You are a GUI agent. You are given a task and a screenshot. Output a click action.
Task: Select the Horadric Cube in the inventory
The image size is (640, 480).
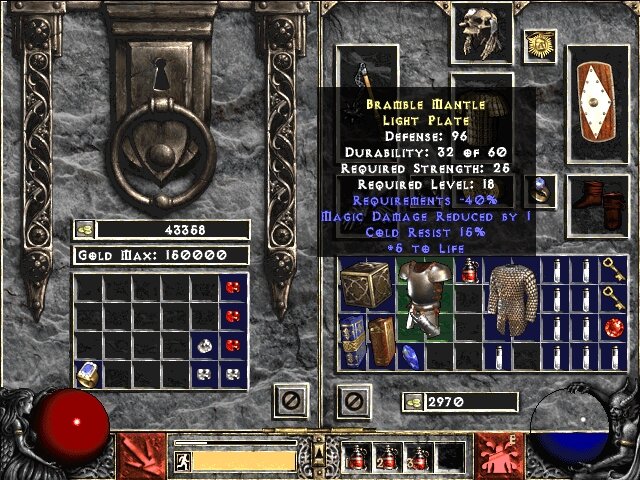coord(366,284)
